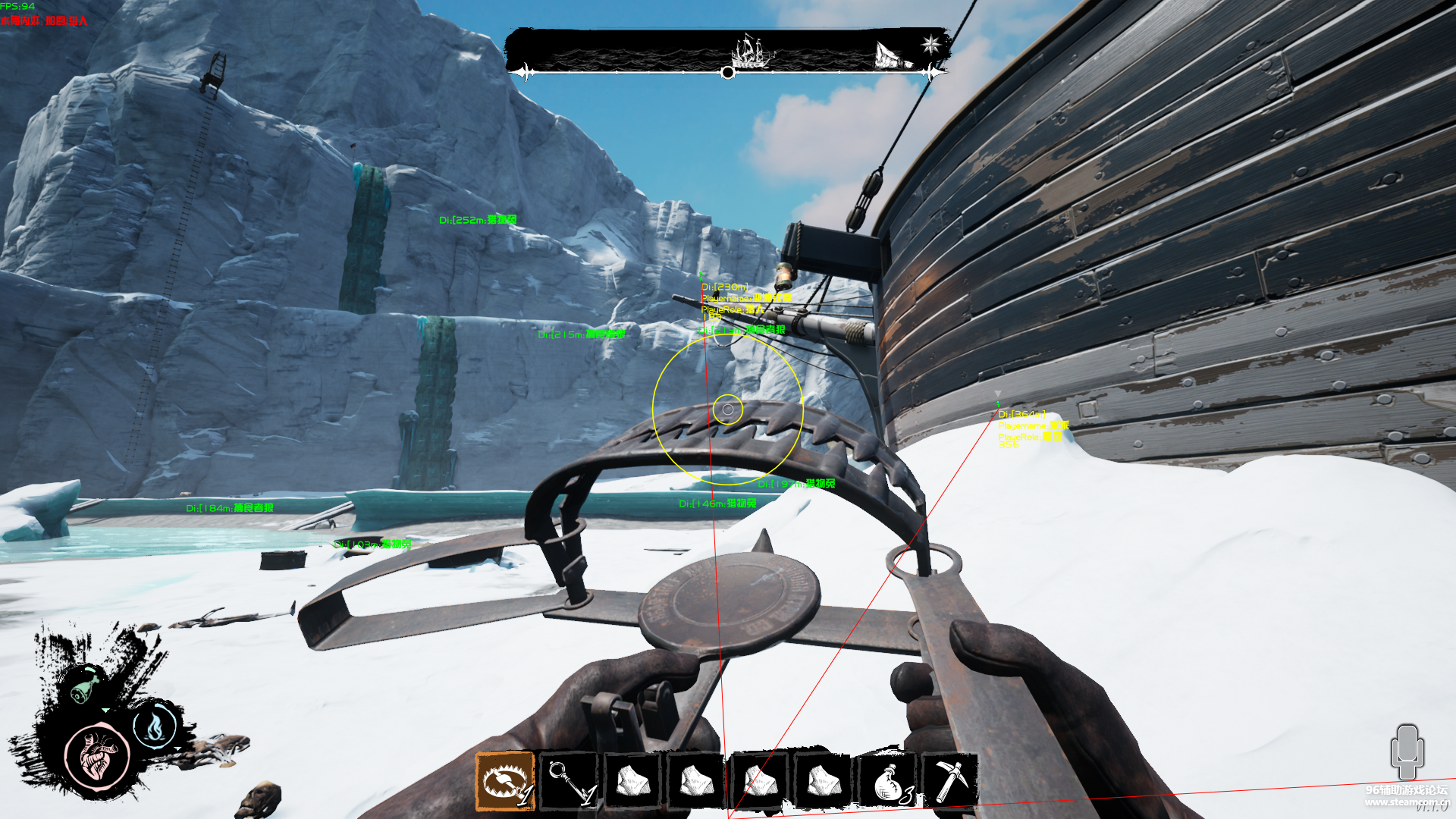Click the iceberg marker on the compass
1456x819 pixels.
coord(893,55)
